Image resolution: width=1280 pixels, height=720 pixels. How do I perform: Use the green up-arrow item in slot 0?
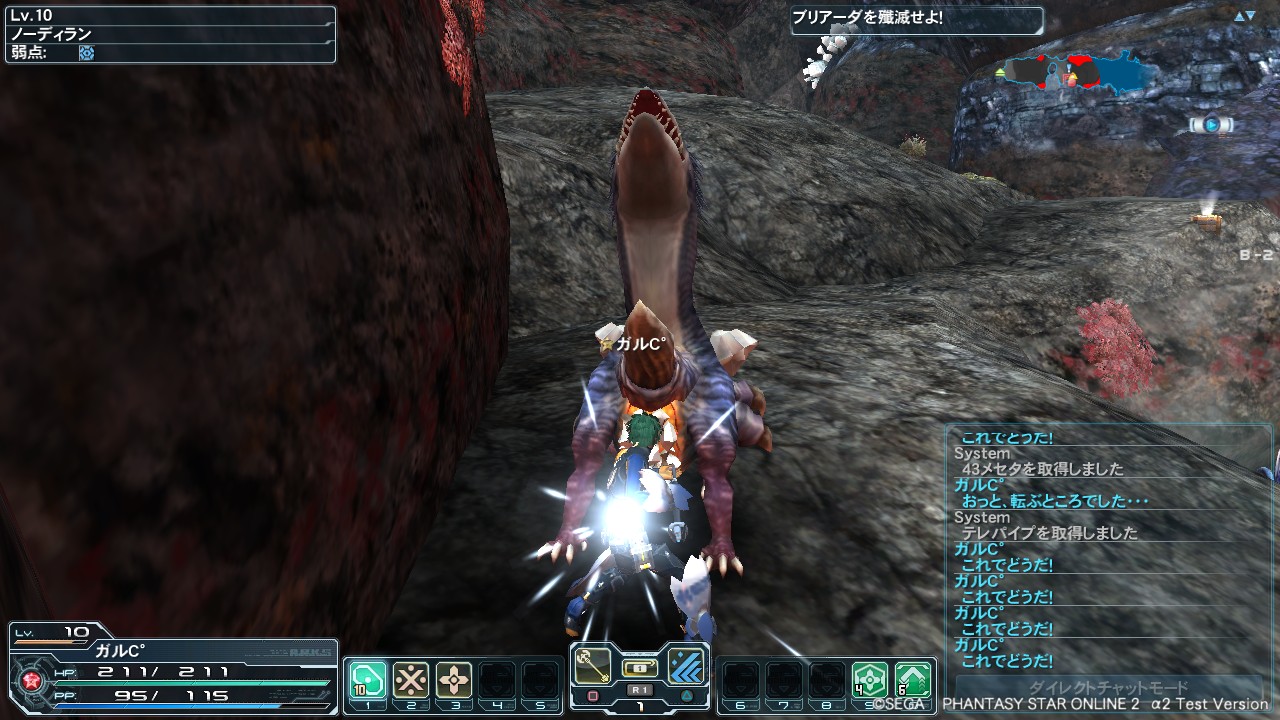tap(912, 680)
